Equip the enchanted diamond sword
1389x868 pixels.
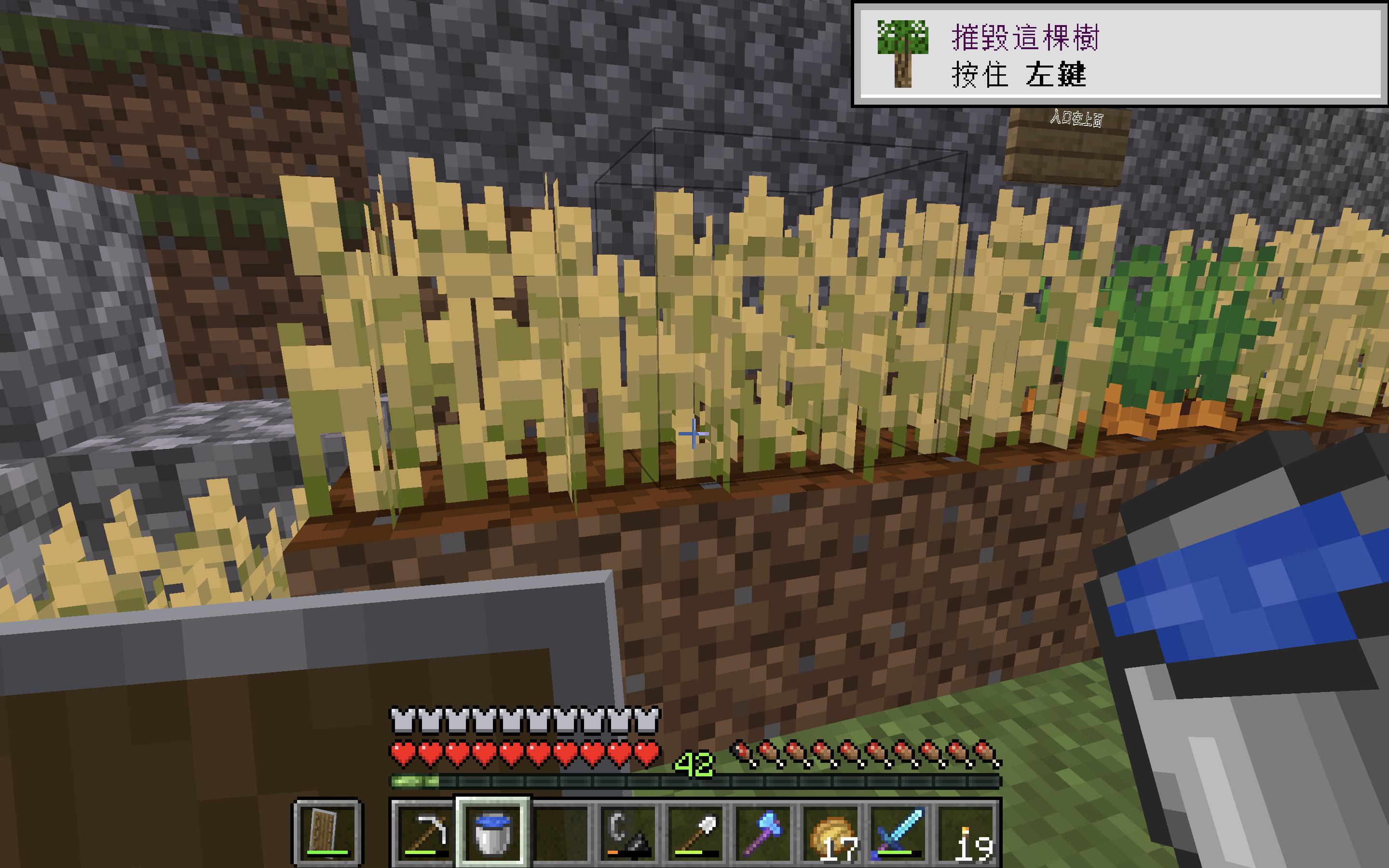click(x=898, y=832)
